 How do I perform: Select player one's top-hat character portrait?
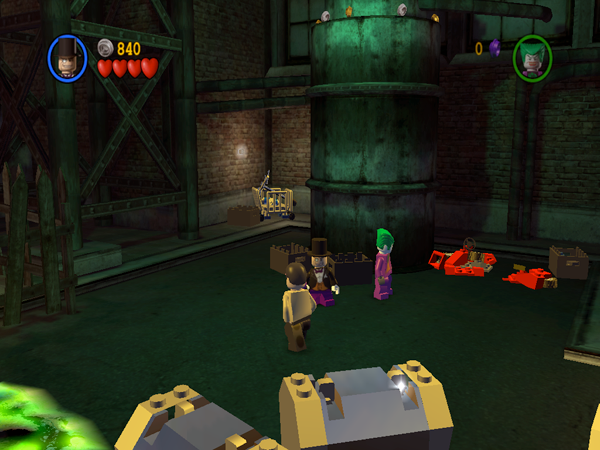[68, 59]
